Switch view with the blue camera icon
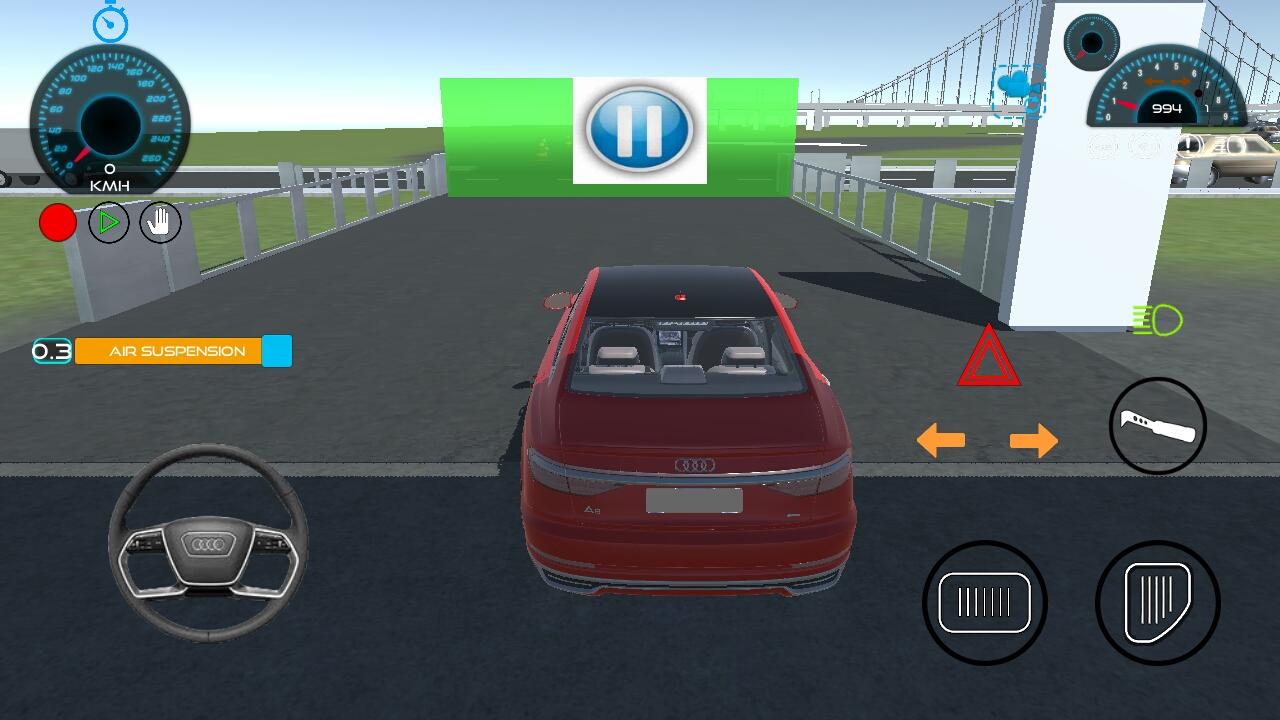The height and width of the screenshot is (720, 1280). (1016, 88)
